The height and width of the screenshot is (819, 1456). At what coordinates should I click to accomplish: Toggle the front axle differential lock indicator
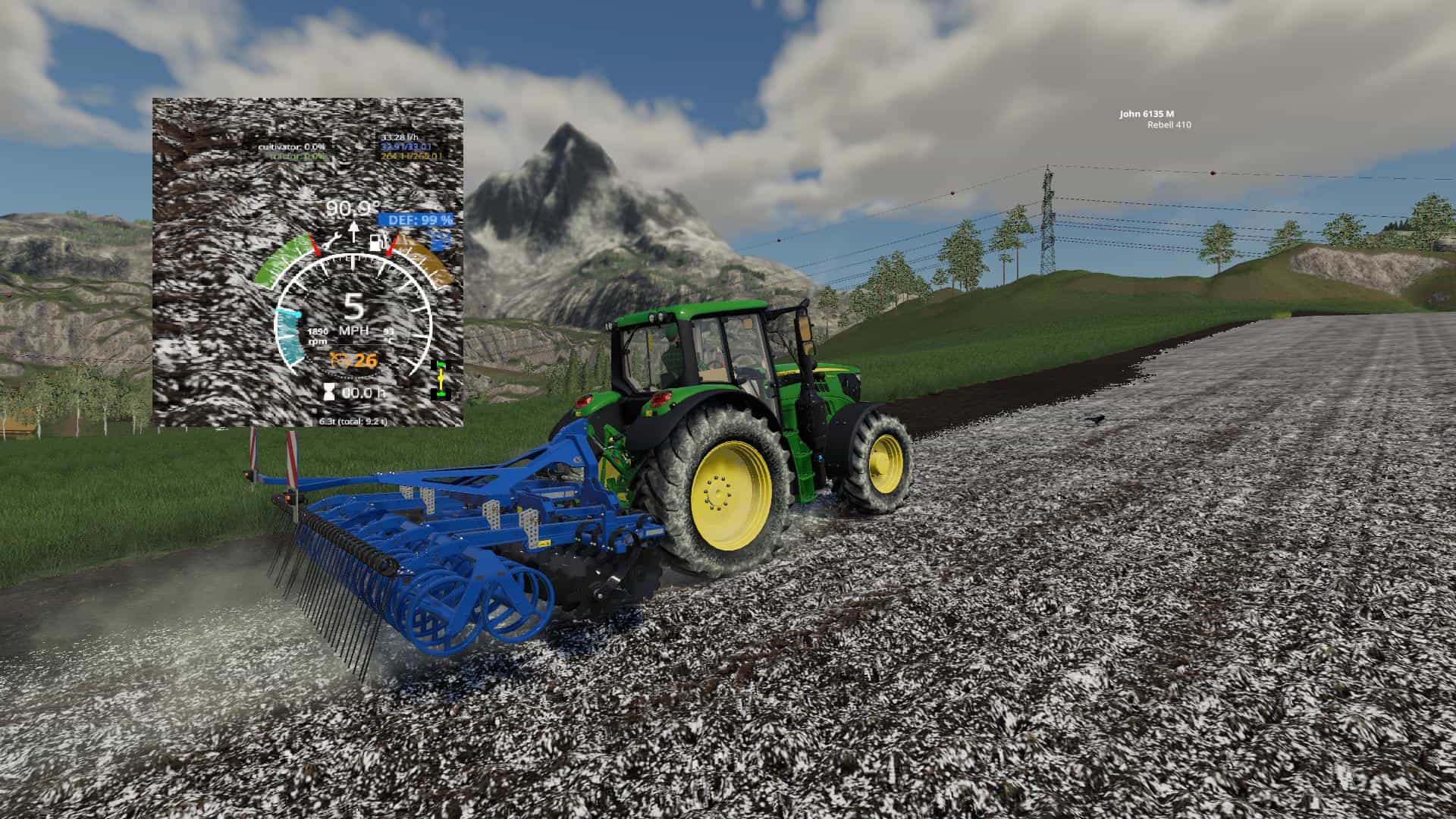click(441, 363)
